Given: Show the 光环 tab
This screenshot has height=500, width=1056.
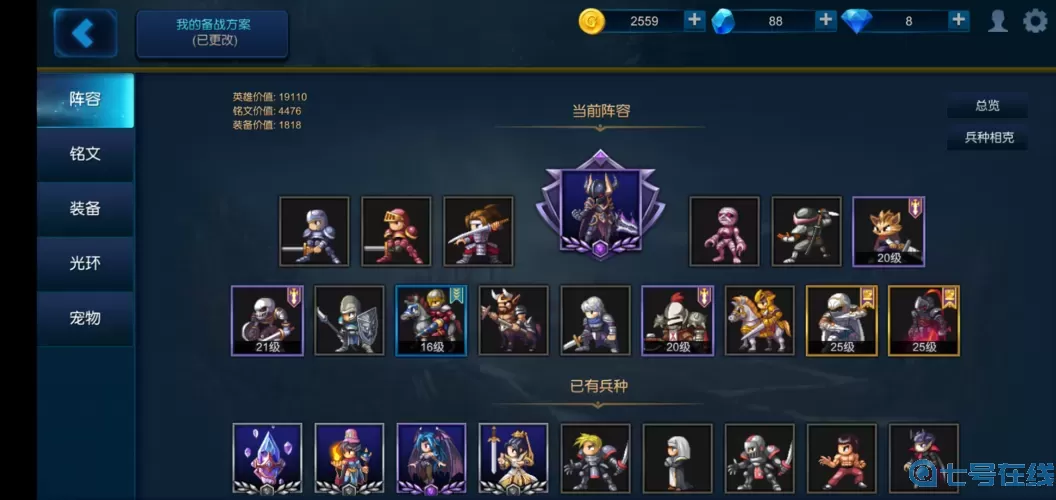Looking at the screenshot, I should [x=85, y=263].
